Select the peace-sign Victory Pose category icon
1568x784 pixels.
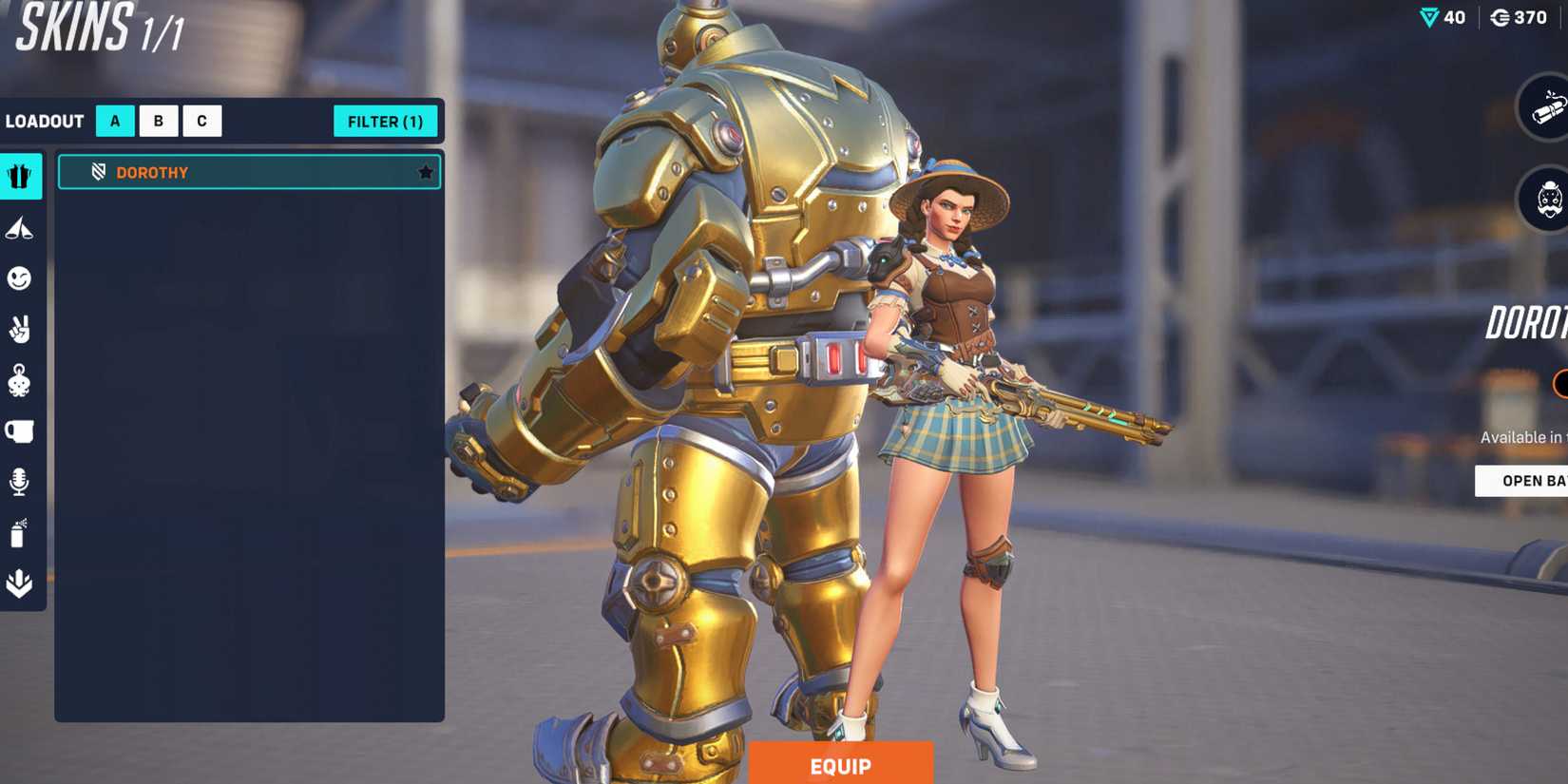coord(21,330)
